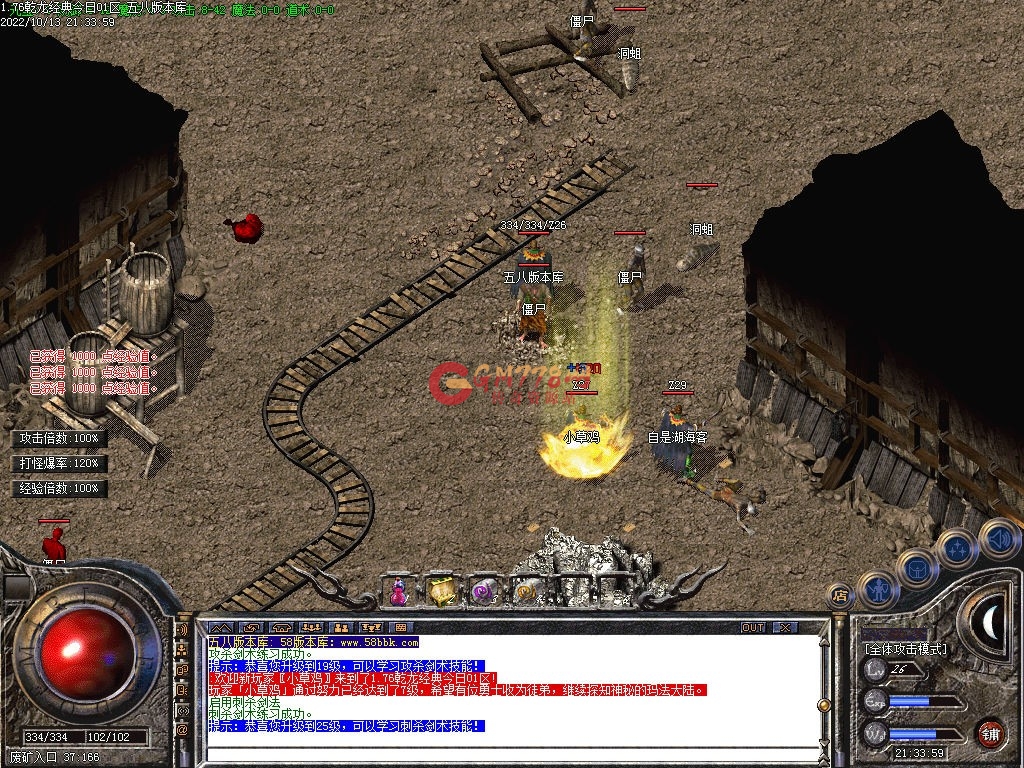Click the 攻击倍数 100% label
This screenshot has width=1024, height=768.
(x=60, y=439)
